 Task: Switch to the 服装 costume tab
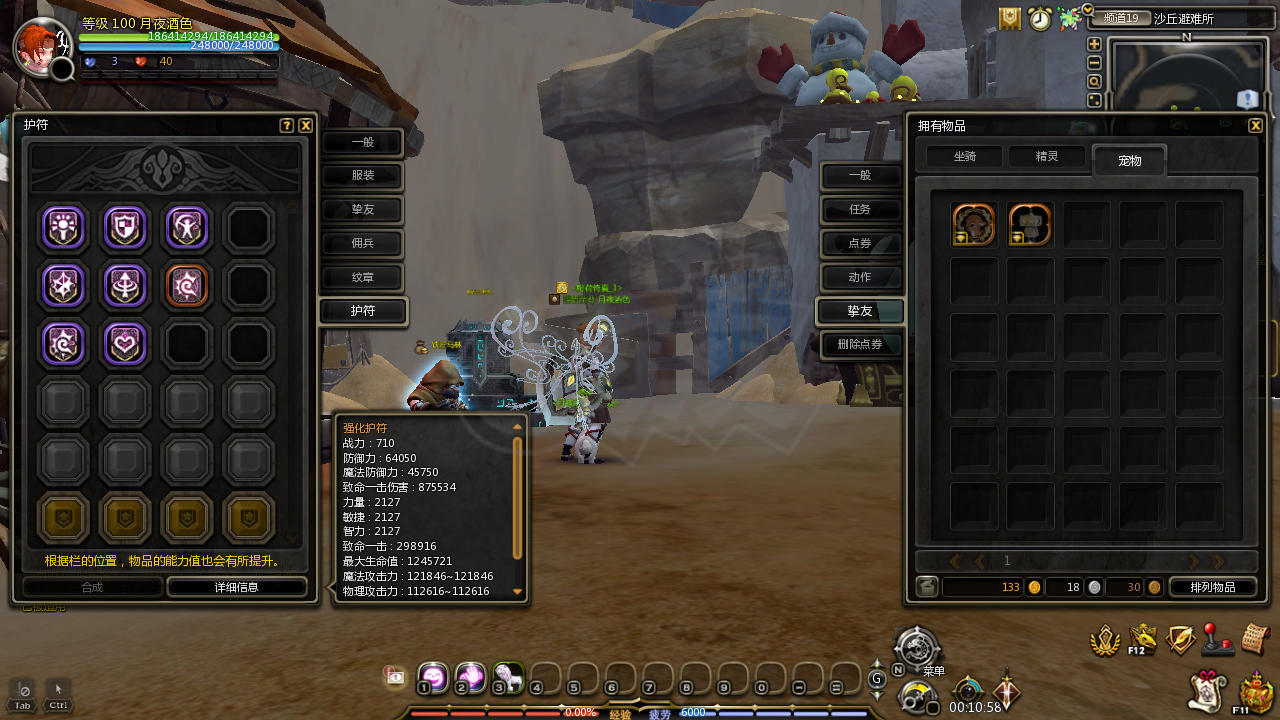click(362, 176)
